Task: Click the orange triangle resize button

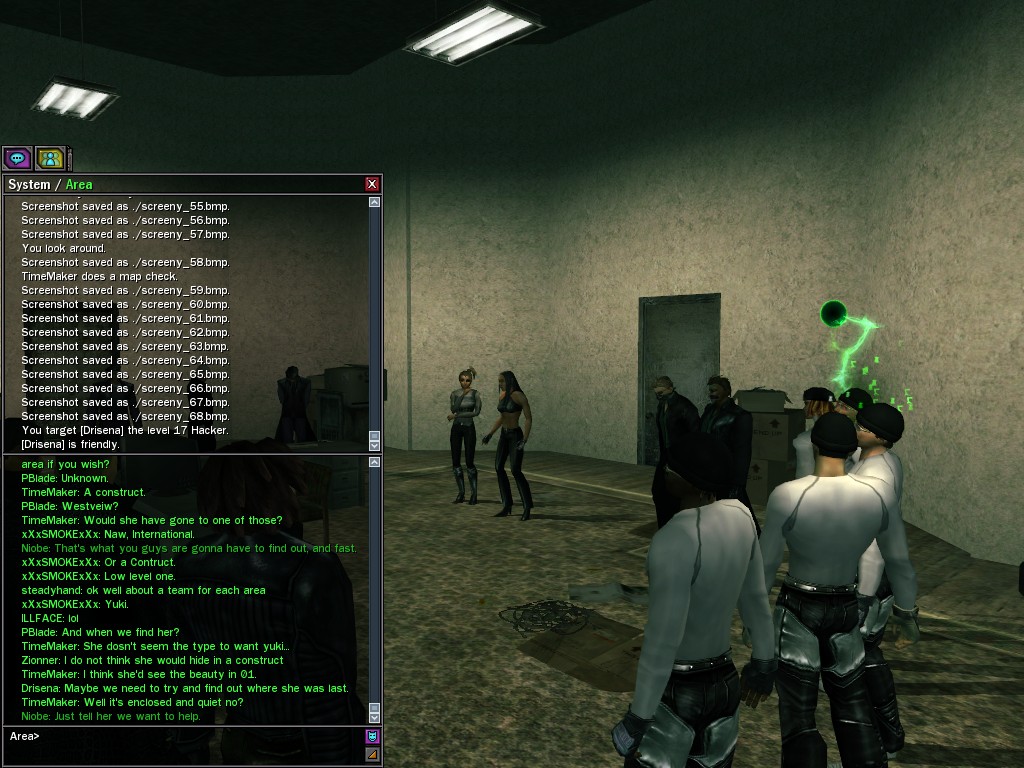Action: [373, 754]
